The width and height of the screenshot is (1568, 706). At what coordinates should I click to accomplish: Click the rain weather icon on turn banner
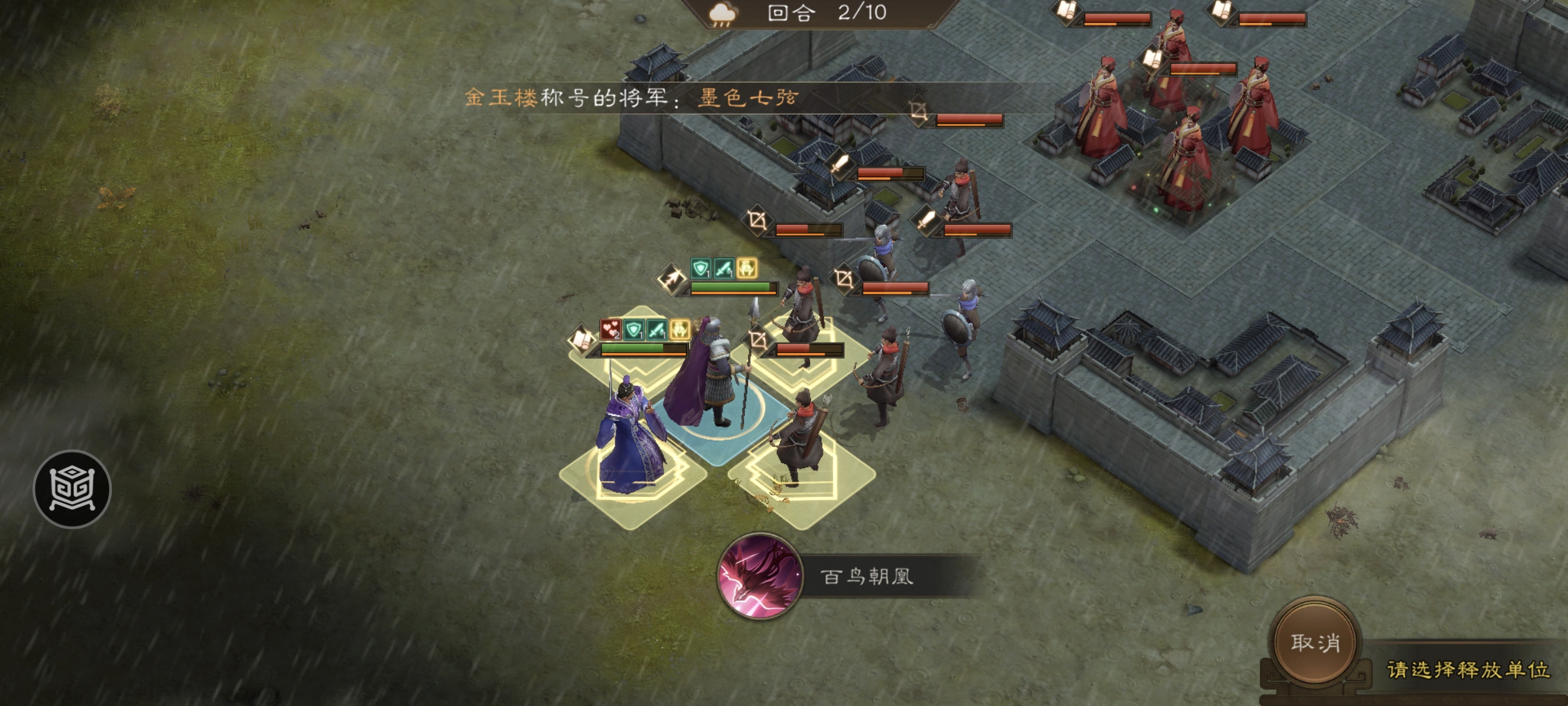(x=722, y=14)
